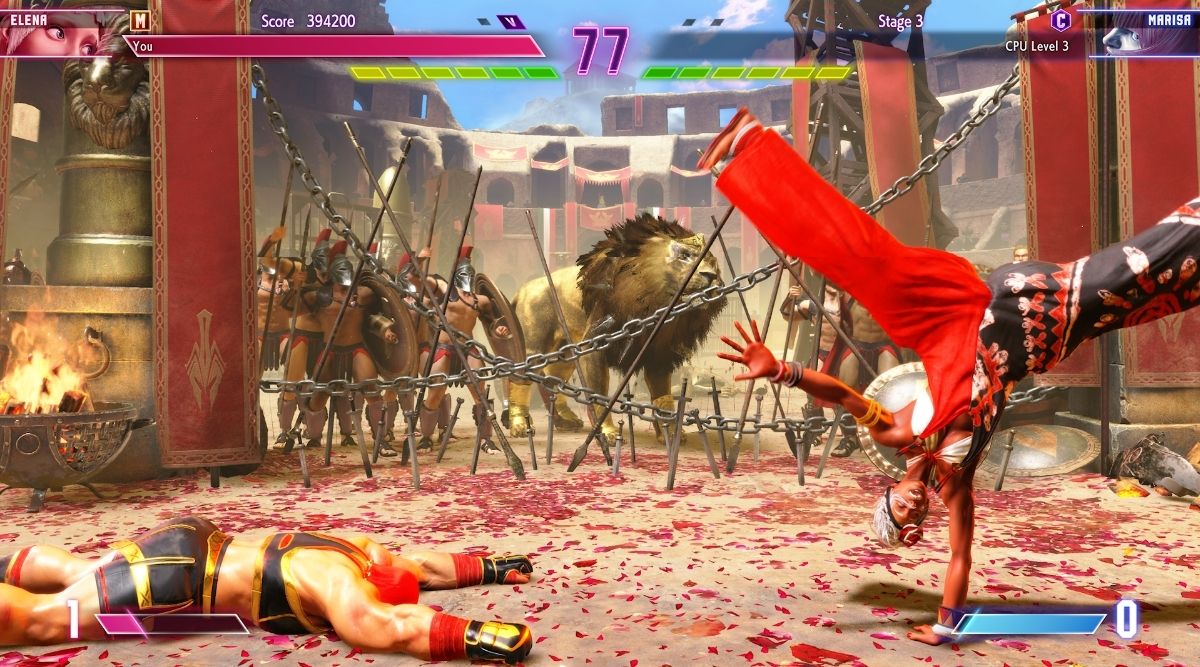Image resolution: width=1200 pixels, height=667 pixels.
Task: Select the orange M control type badge
Action: click(140, 19)
